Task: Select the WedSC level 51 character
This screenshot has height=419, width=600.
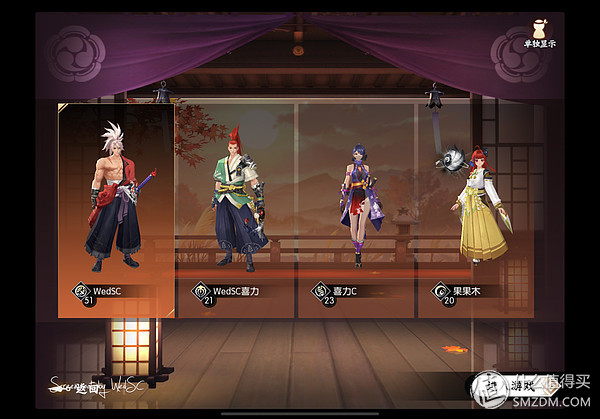Action: pos(115,210)
